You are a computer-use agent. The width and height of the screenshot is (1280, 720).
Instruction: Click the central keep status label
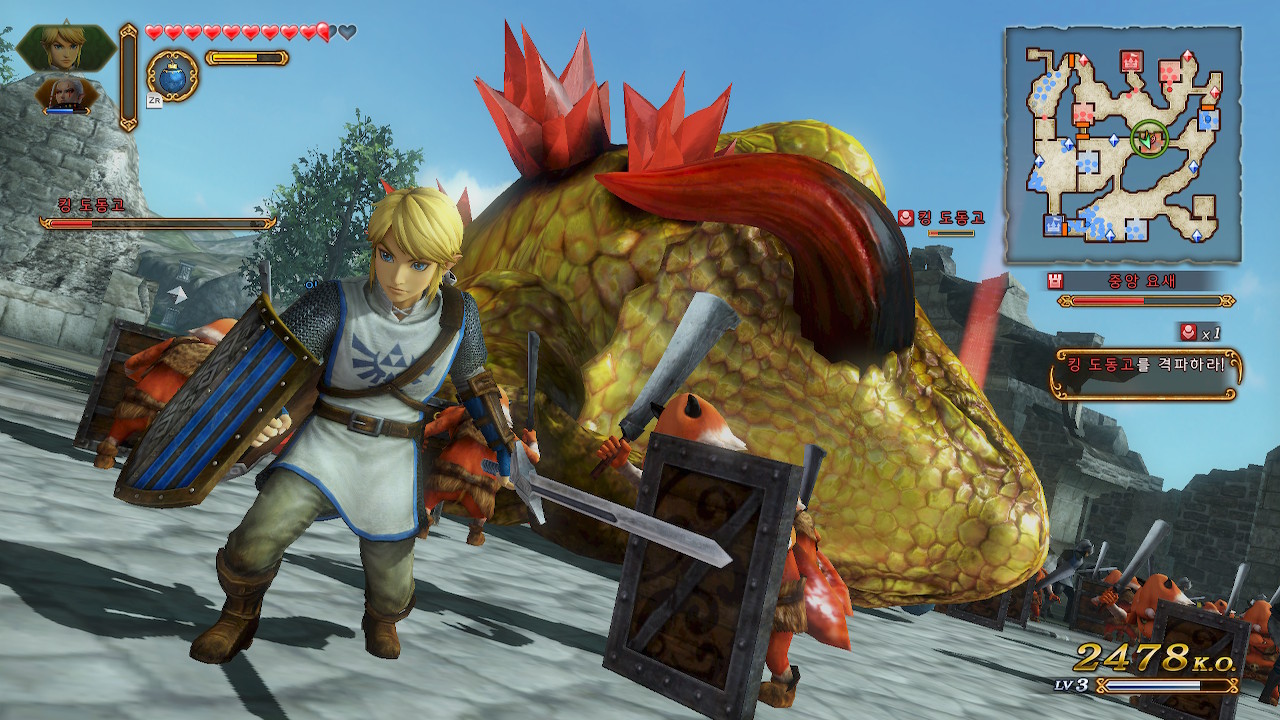click(x=1140, y=281)
